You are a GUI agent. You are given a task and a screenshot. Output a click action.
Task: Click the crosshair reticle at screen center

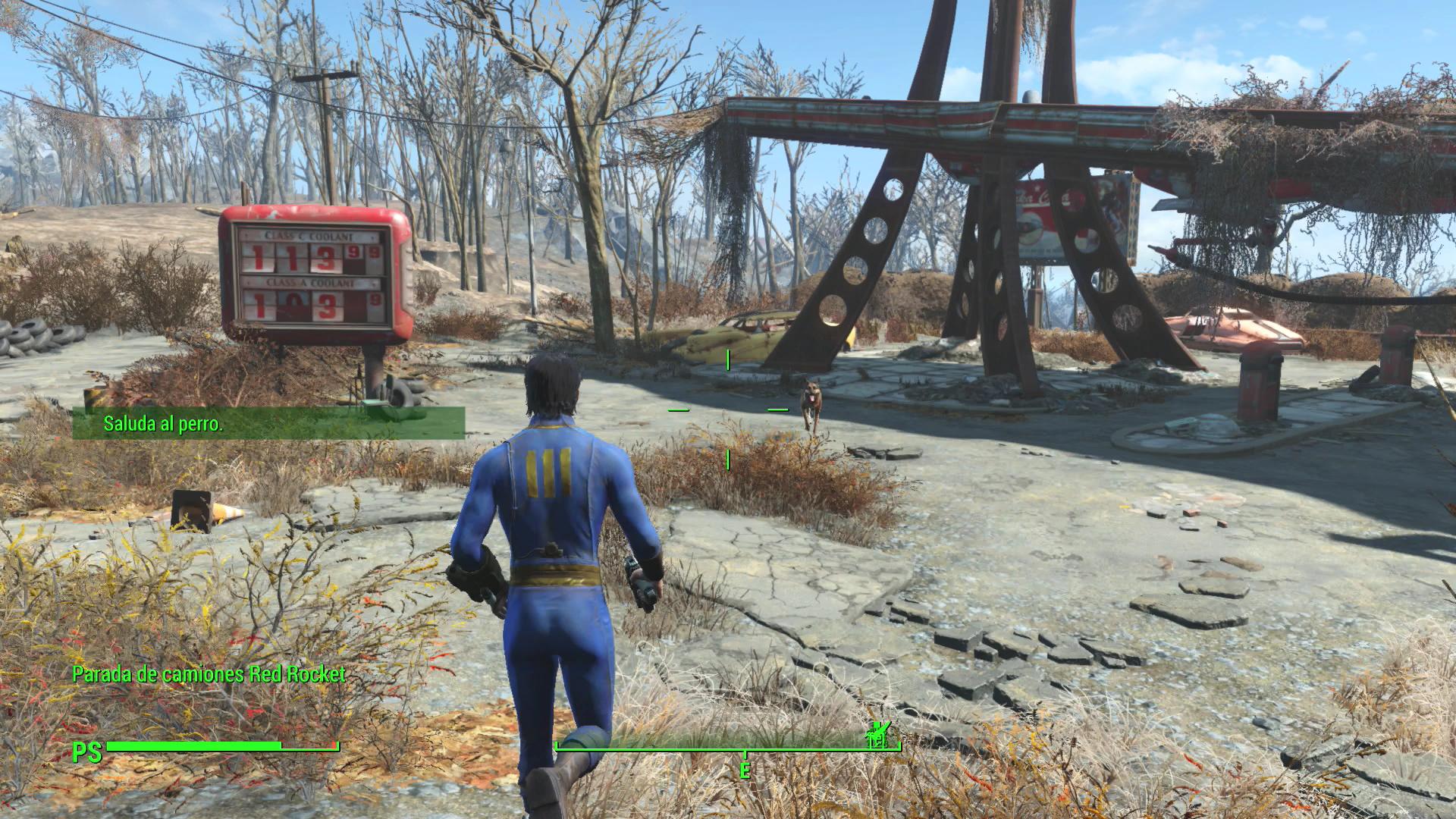728,409
